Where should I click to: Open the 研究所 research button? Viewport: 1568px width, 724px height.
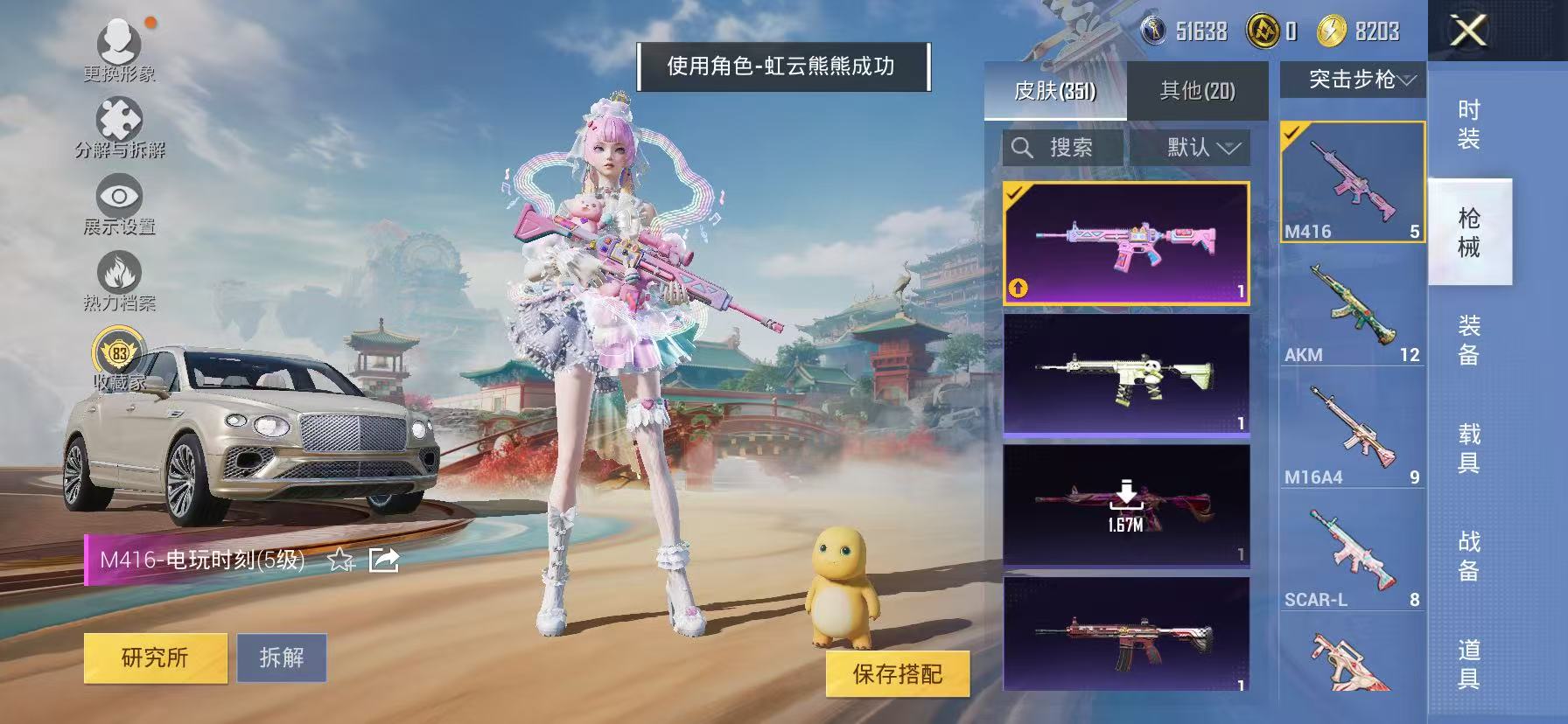click(155, 658)
